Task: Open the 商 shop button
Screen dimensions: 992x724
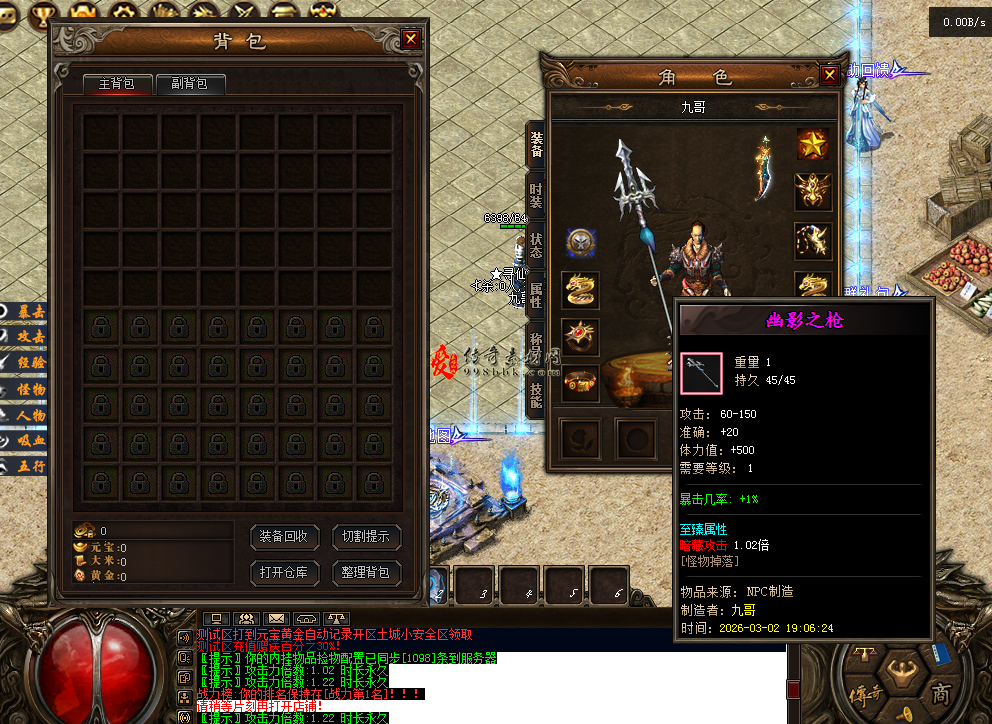Action: (x=941, y=693)
